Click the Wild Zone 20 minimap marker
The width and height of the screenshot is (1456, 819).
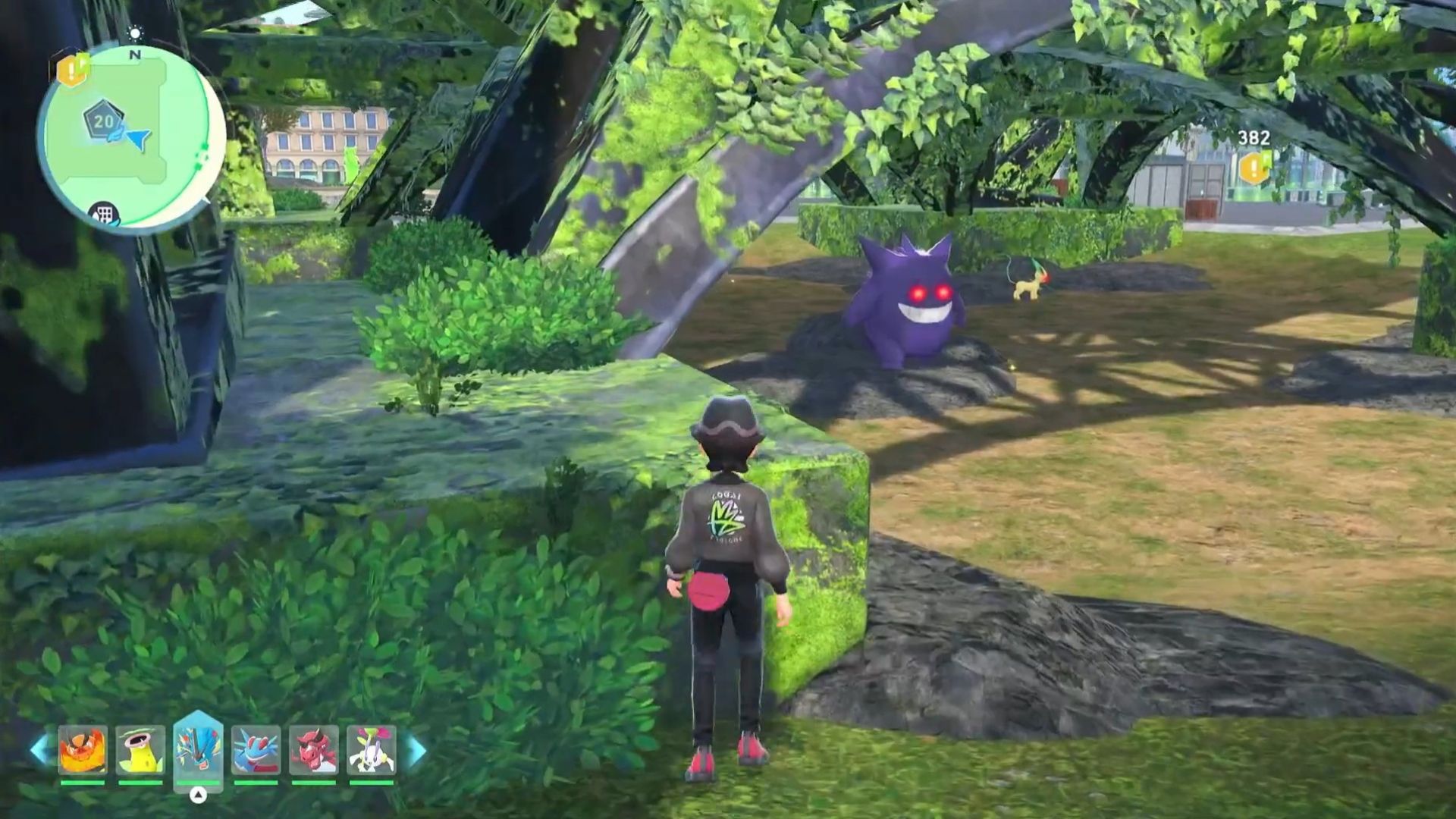pyautogui.click(x=103, y=121)
